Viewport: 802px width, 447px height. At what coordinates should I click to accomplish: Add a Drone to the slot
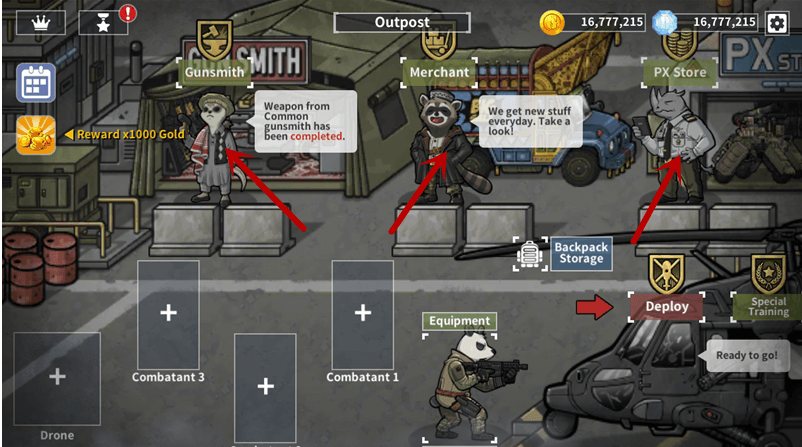coord(57,377)
